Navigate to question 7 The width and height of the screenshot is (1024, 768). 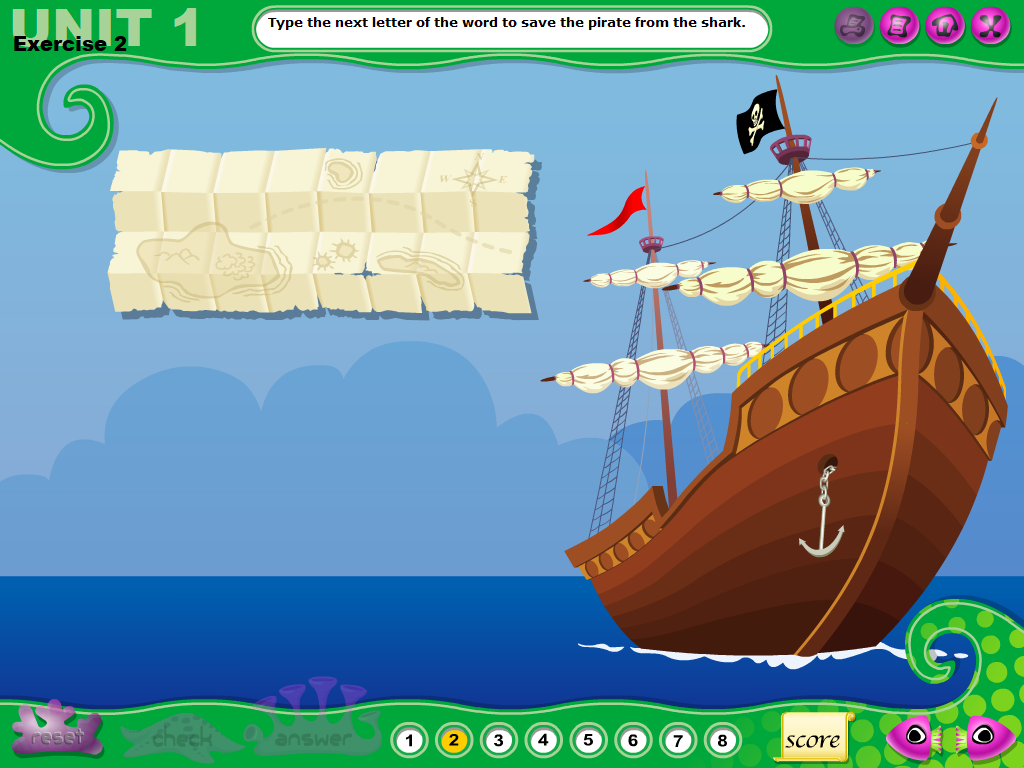coord(678,741)
